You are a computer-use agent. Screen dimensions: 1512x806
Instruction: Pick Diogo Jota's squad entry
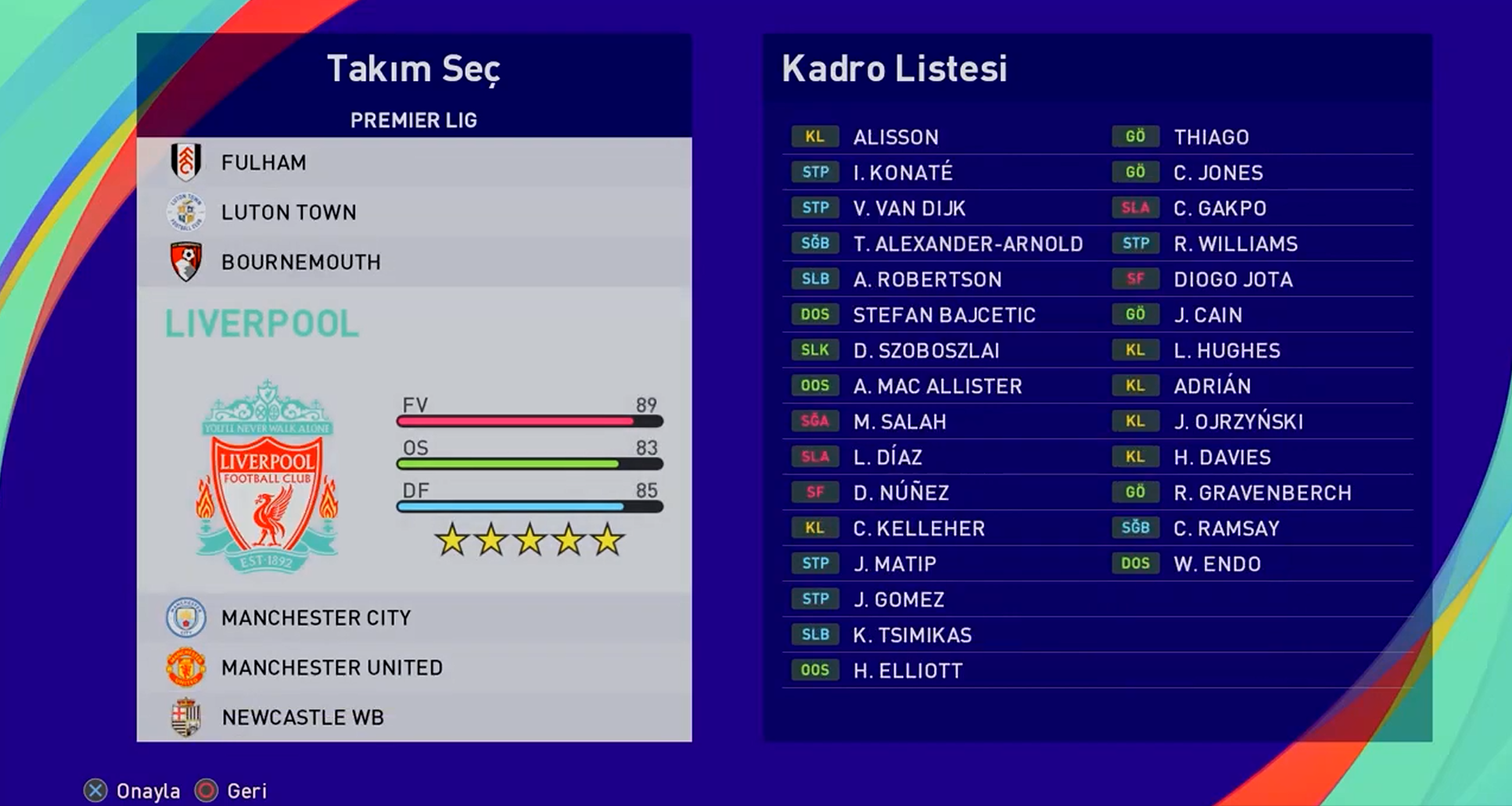point(1233,280)
